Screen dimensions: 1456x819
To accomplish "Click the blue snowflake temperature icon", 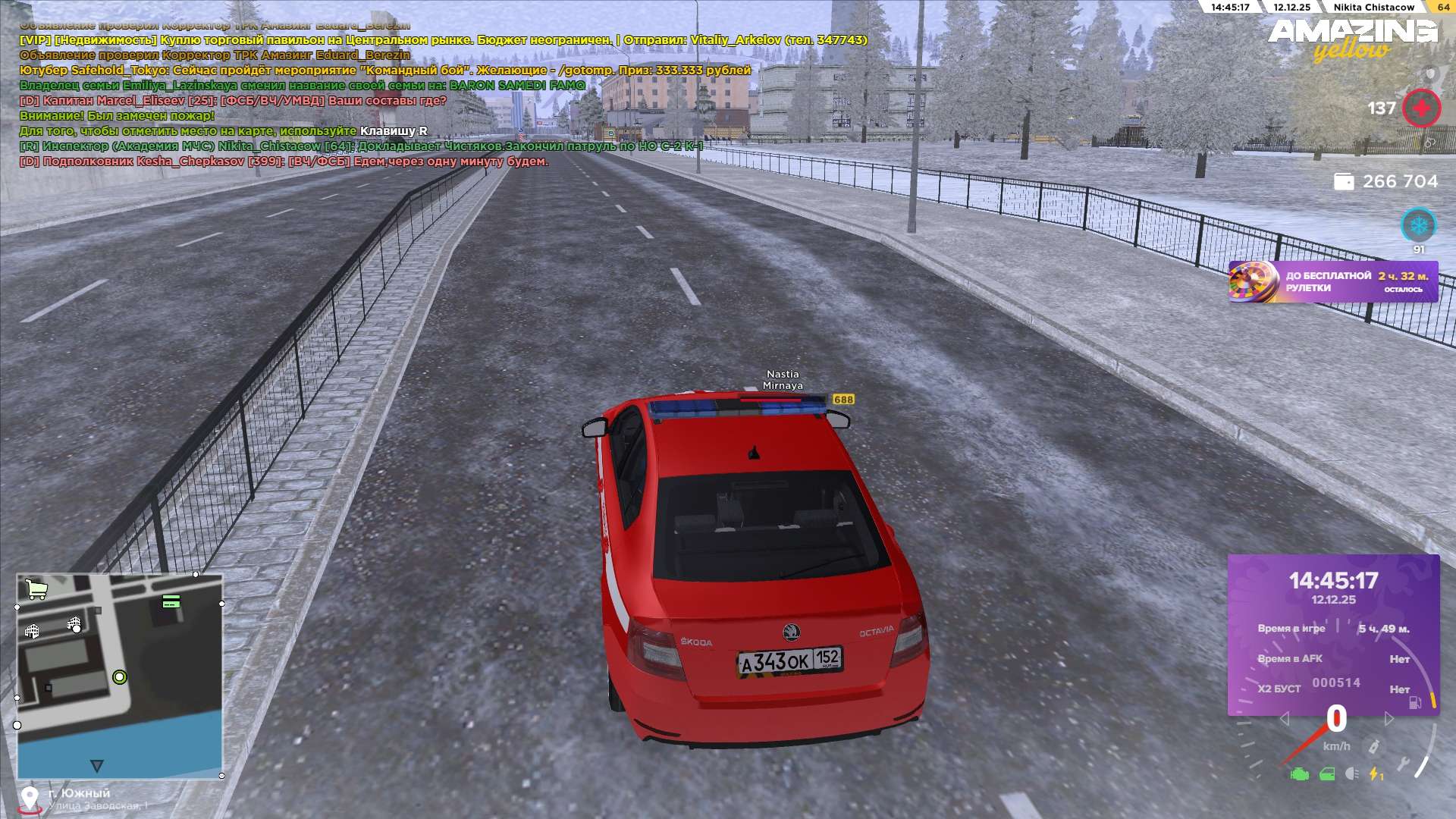I will pyautogui.click(x=1418, y=225).
